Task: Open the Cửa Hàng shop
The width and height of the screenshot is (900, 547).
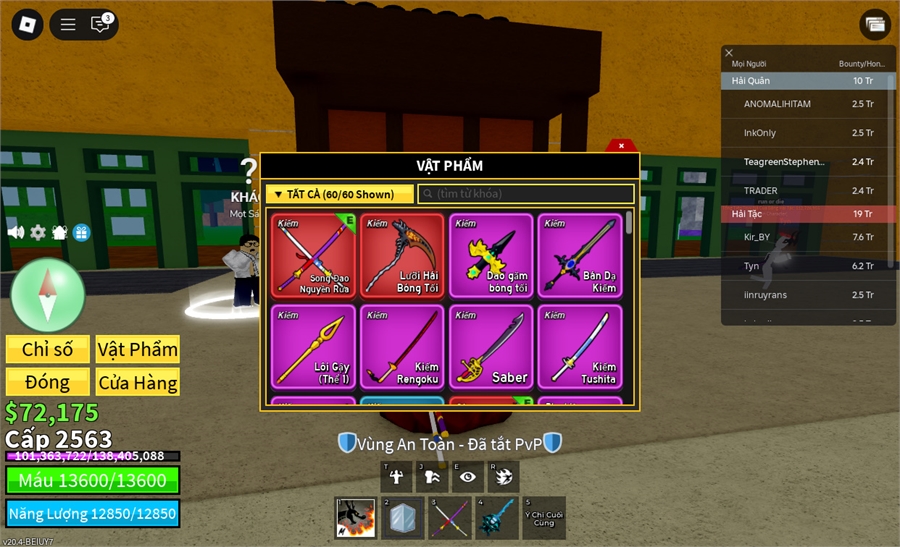Action: coord(138,382)
